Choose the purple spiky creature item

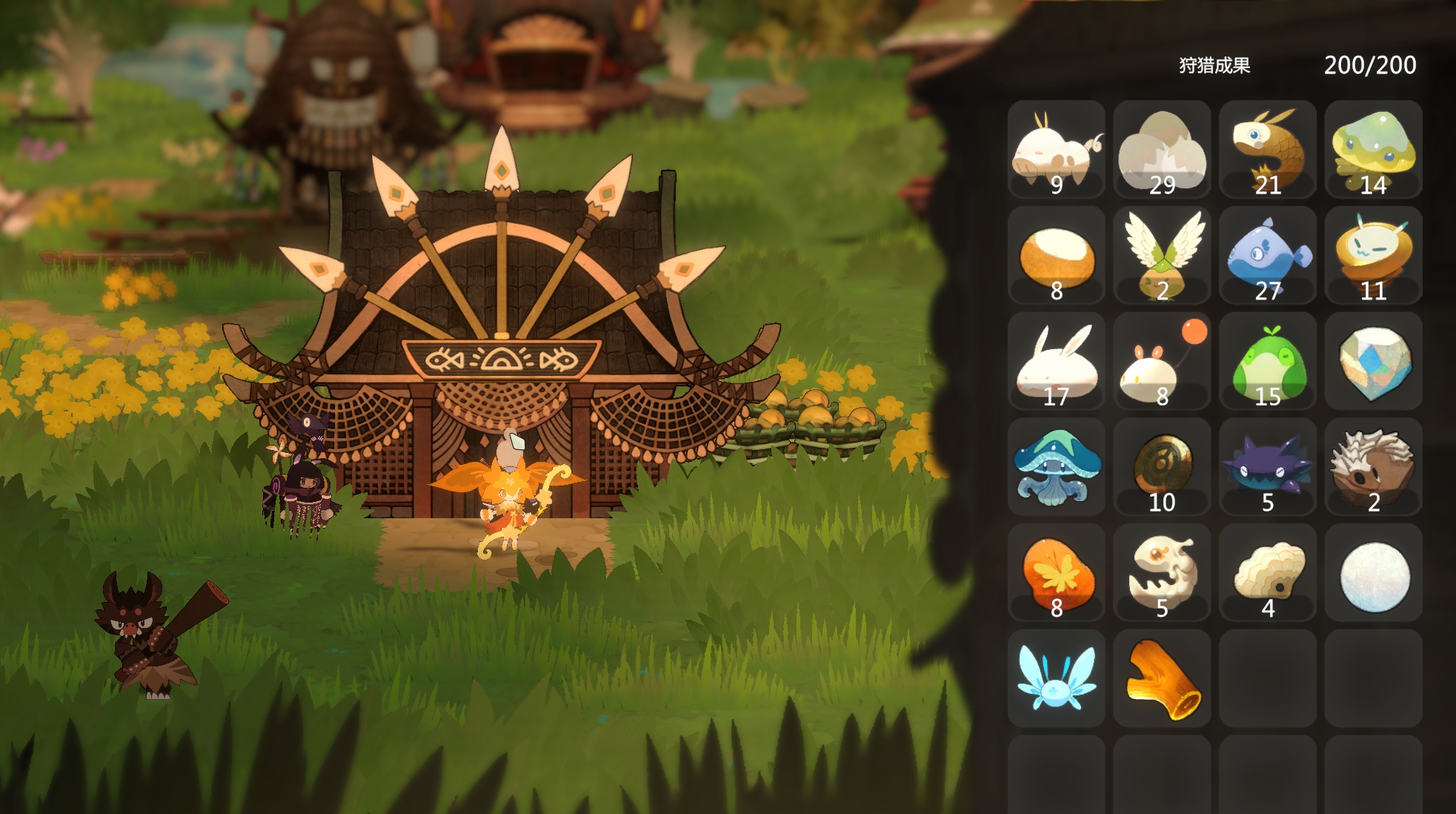coord(1267,467)
